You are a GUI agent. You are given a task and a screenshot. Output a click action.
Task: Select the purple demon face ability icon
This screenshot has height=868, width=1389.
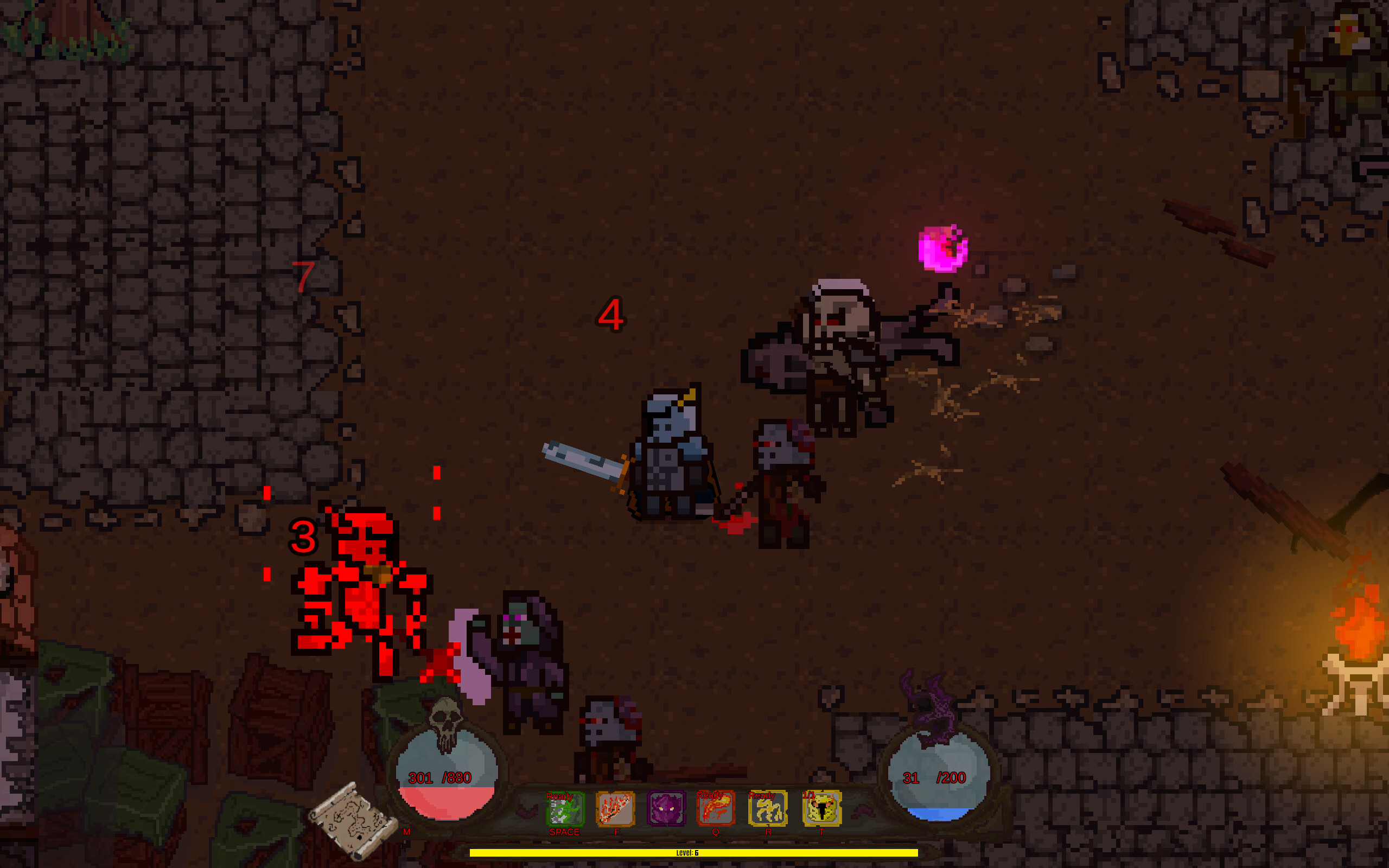667,810
